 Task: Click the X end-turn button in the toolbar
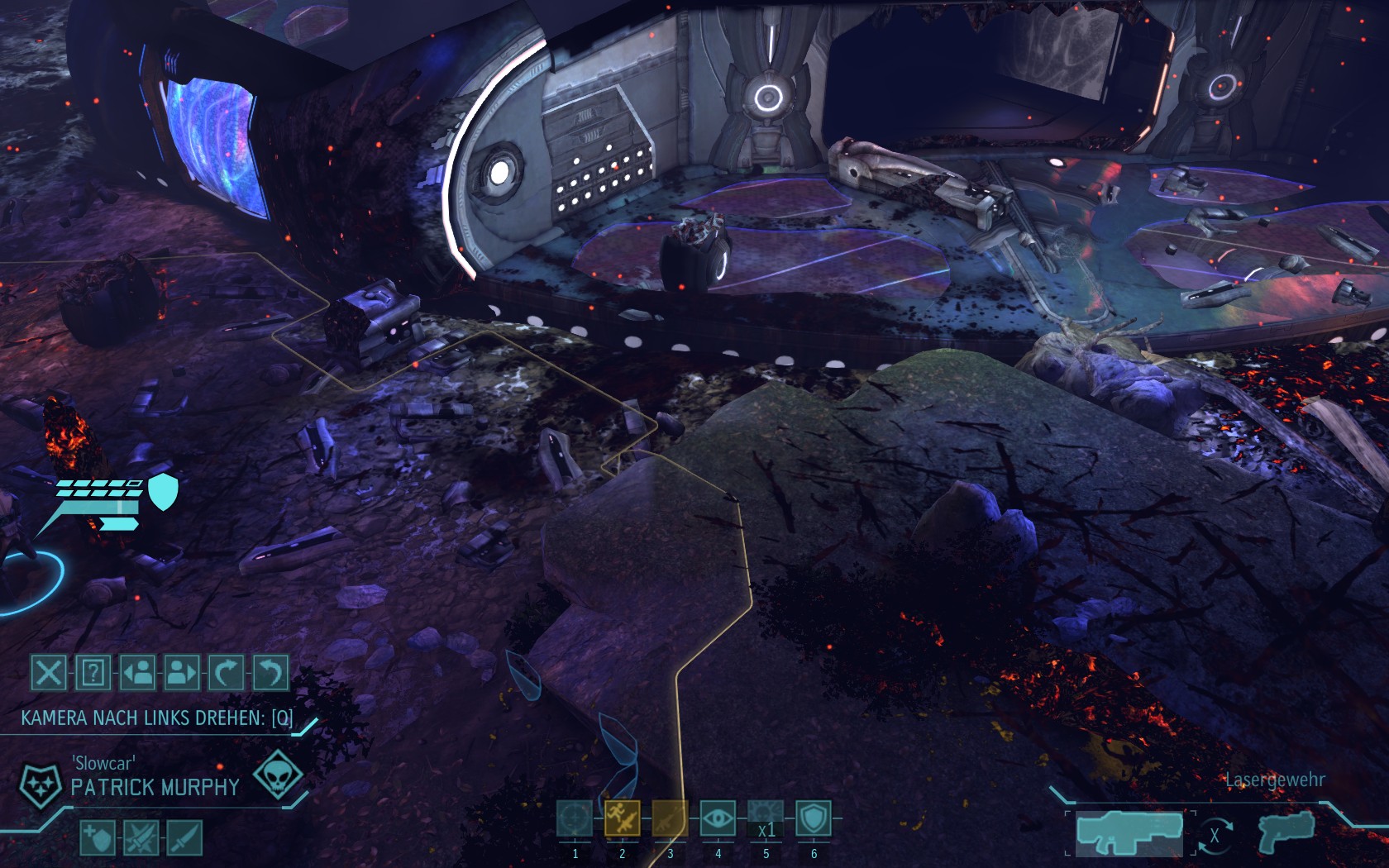click(x=49, y=673)
